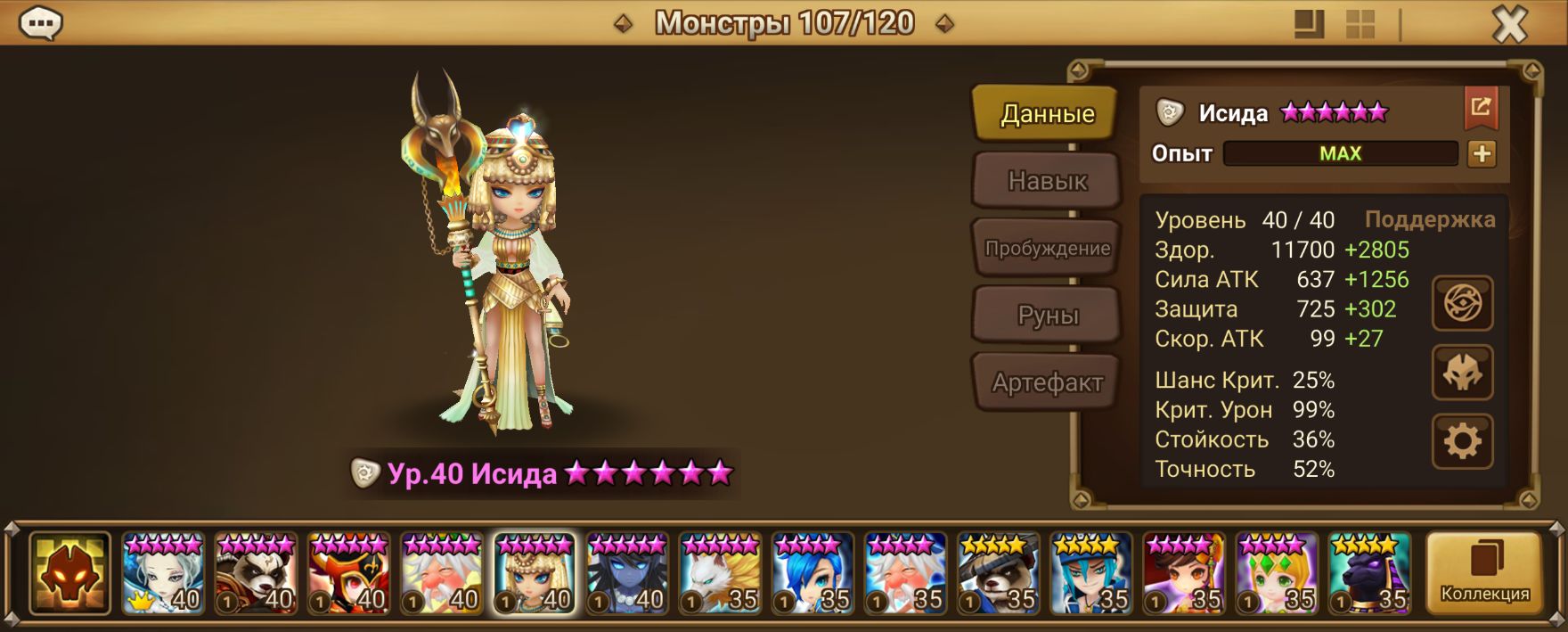Select the dark blue-skinned level 40 monster
Image resolution: width=1568 pixels, height=632 pixels.
pyautogui.click(x=626, y=574)
